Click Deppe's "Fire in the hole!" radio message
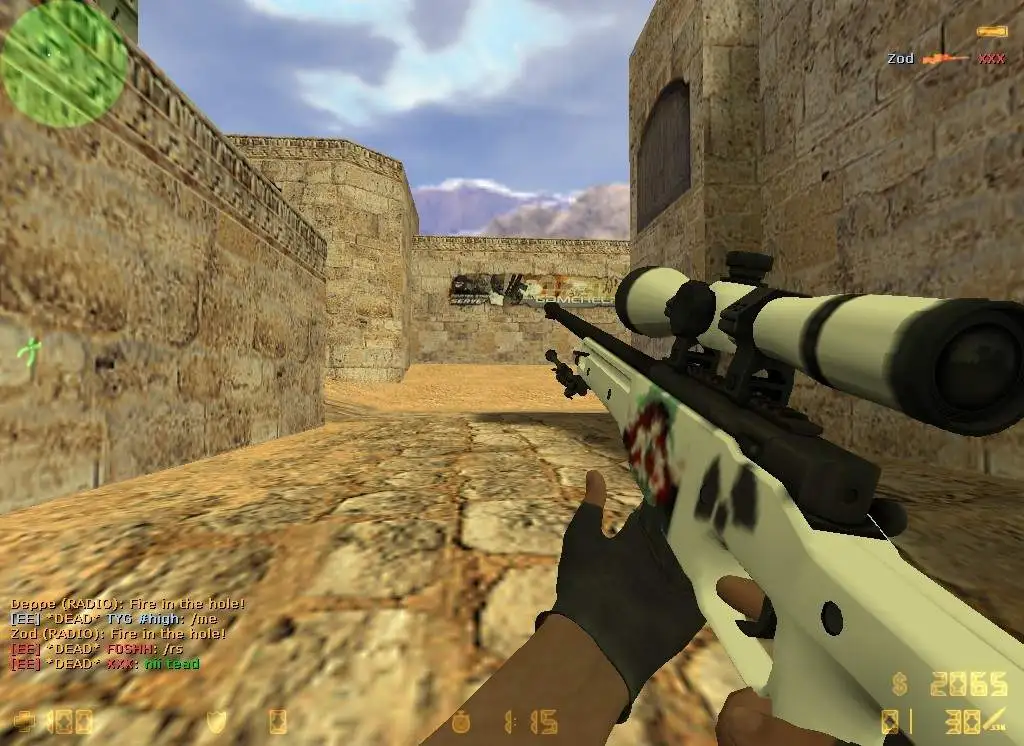 [x=127, y=604]
